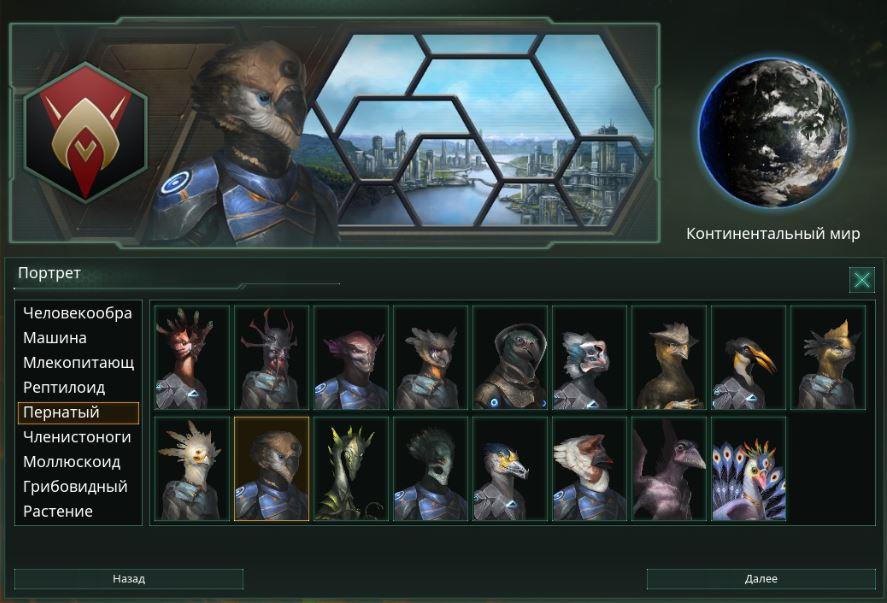Click the Назад button
The width and height of the screenshot is (887, 603).
pyautogui.click(x=128, y=579)
